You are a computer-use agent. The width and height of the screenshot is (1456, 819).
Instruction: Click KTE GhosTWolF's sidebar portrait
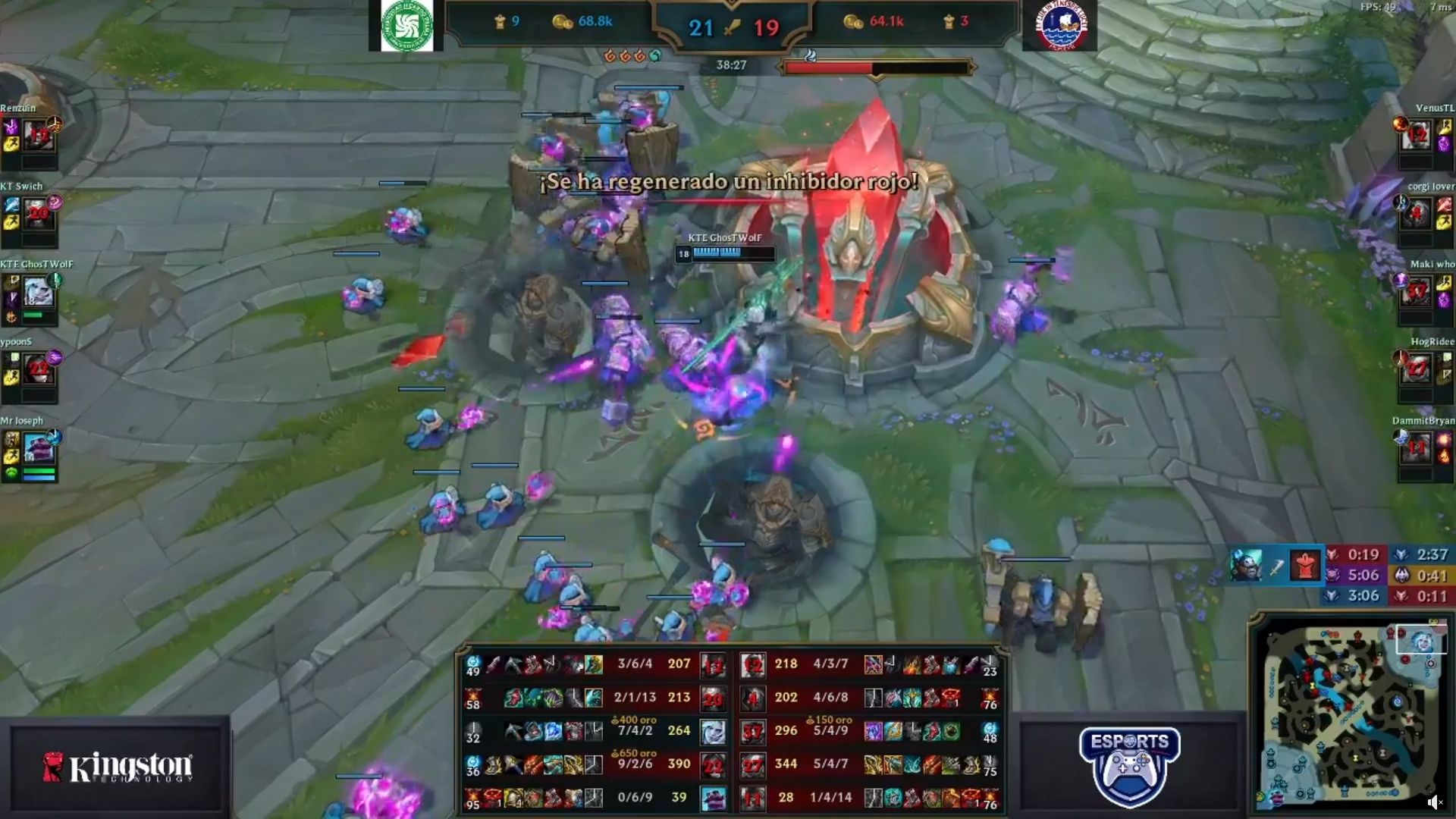38,291
